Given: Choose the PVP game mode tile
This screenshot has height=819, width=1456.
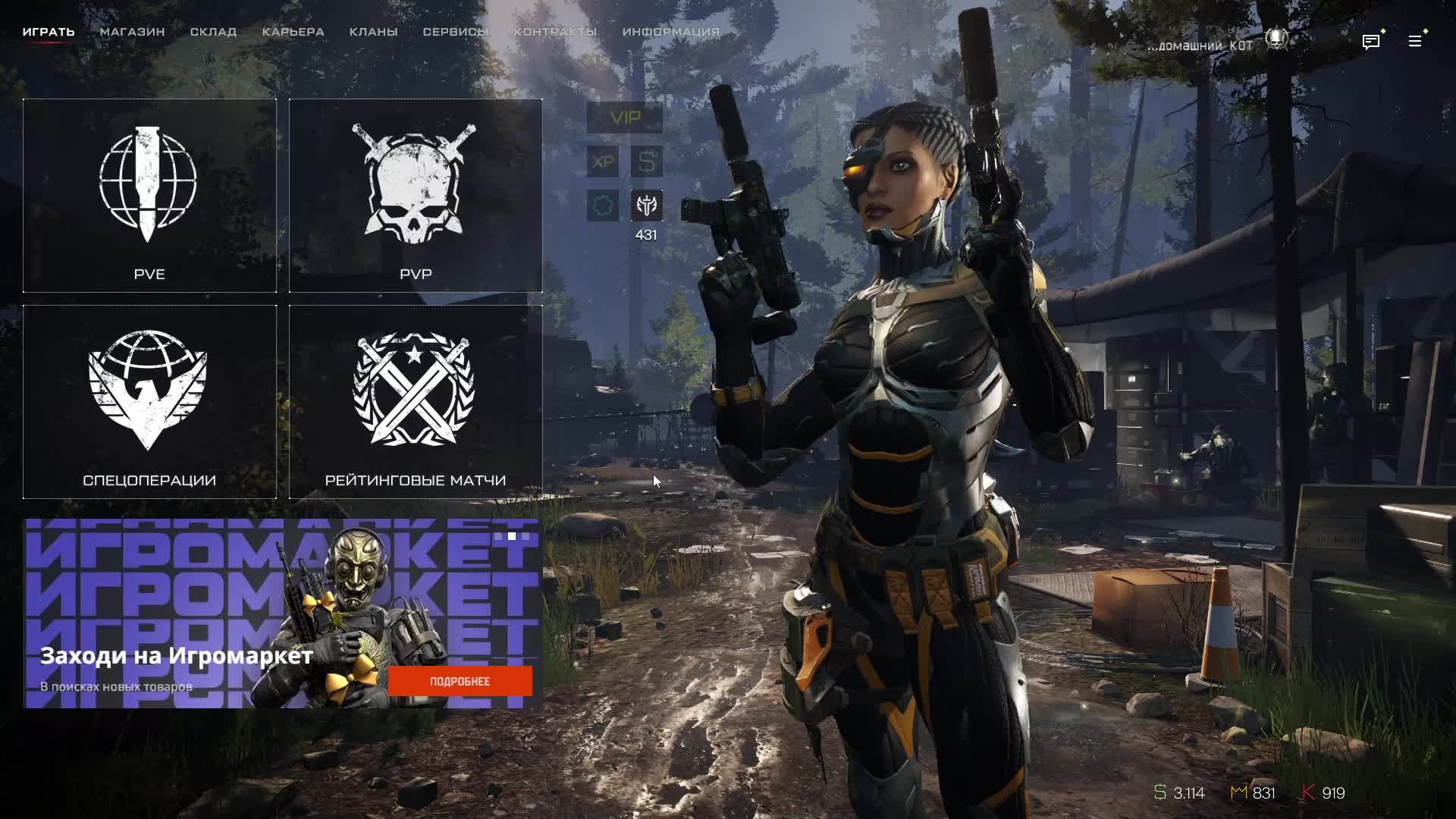Looking at the screenshot, I should pyautogui.click(x=416, y=196).
